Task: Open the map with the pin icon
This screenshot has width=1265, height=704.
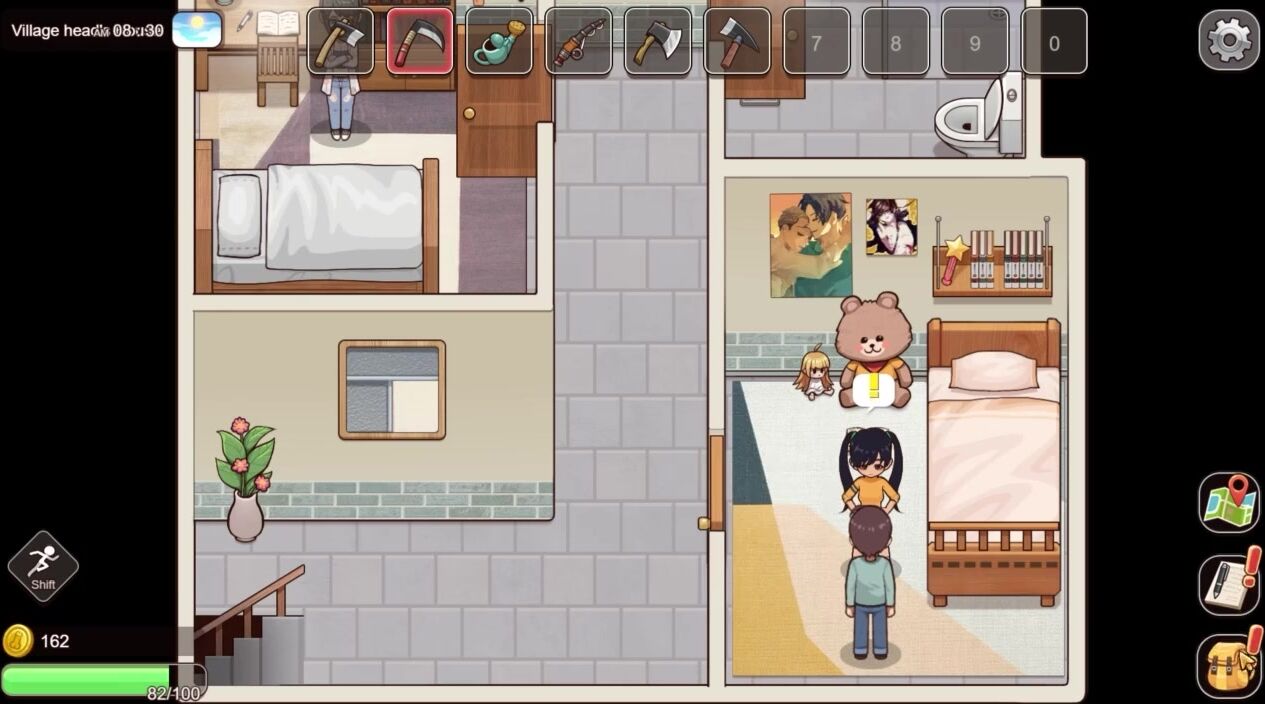Action: point(1229,502)
